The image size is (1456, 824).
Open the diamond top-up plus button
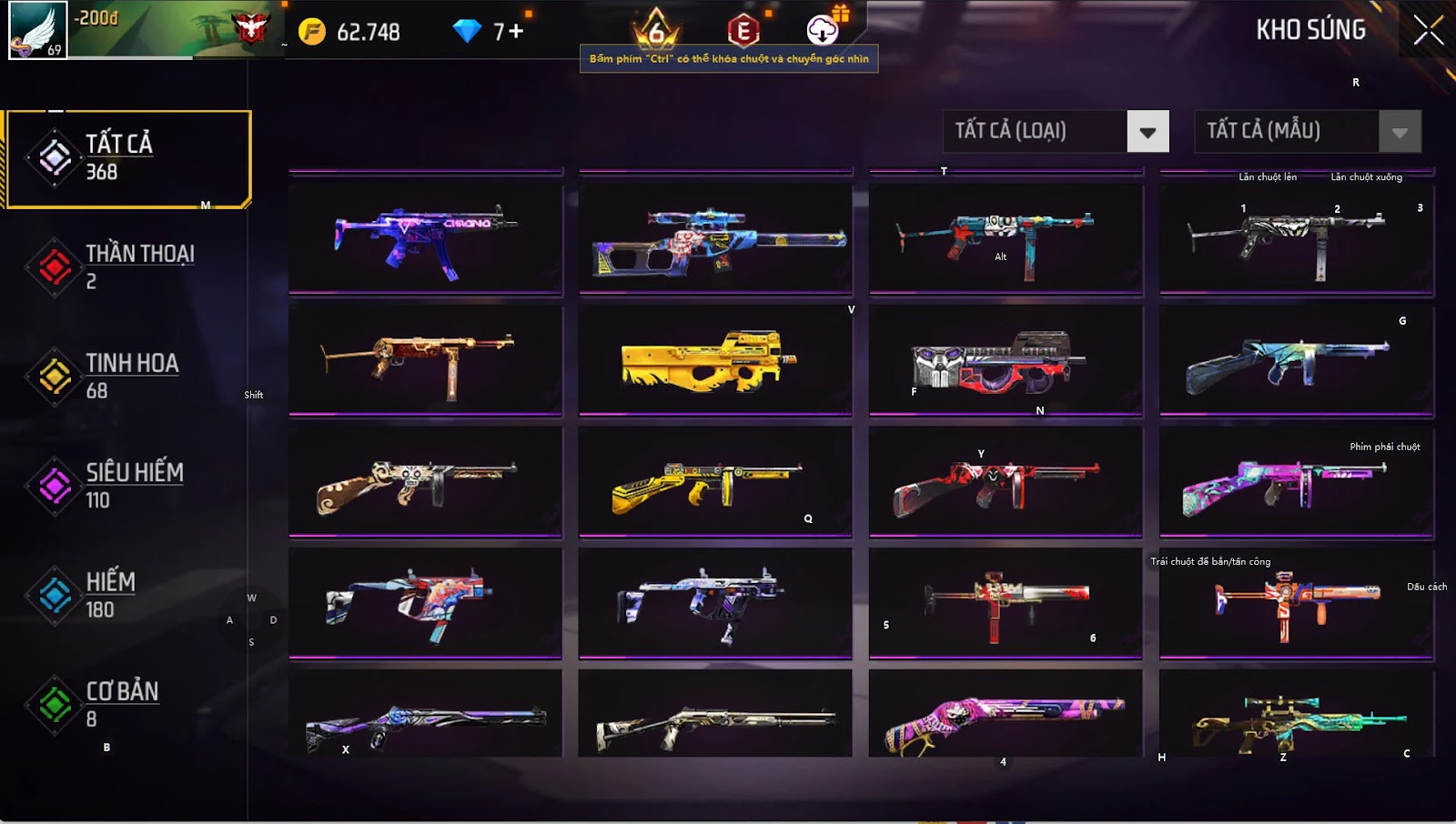tap(516, 32)
